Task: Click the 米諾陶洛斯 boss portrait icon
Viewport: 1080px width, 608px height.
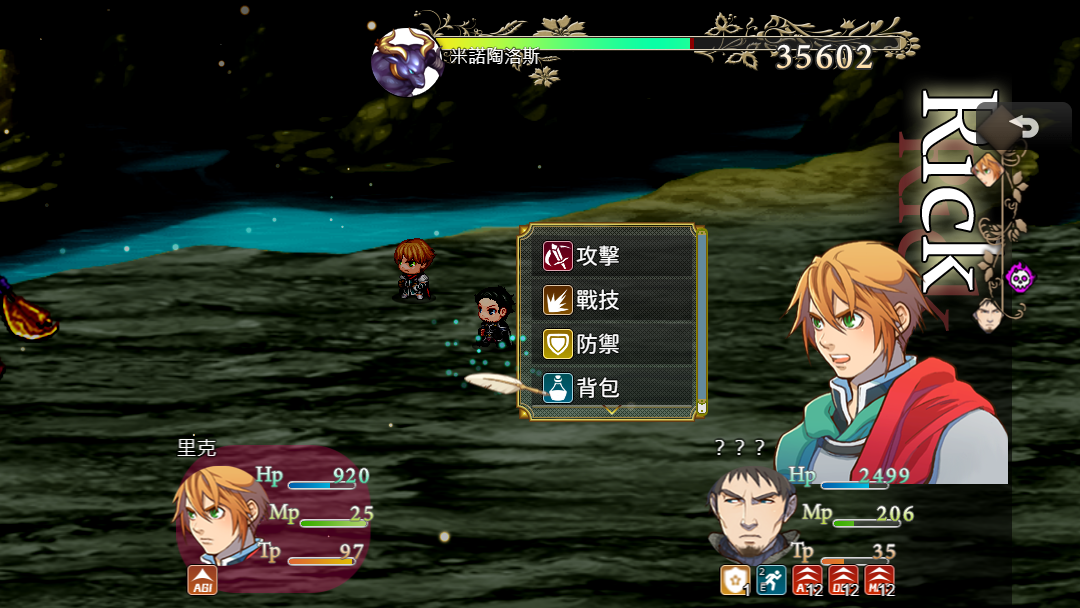Action: 406,62
